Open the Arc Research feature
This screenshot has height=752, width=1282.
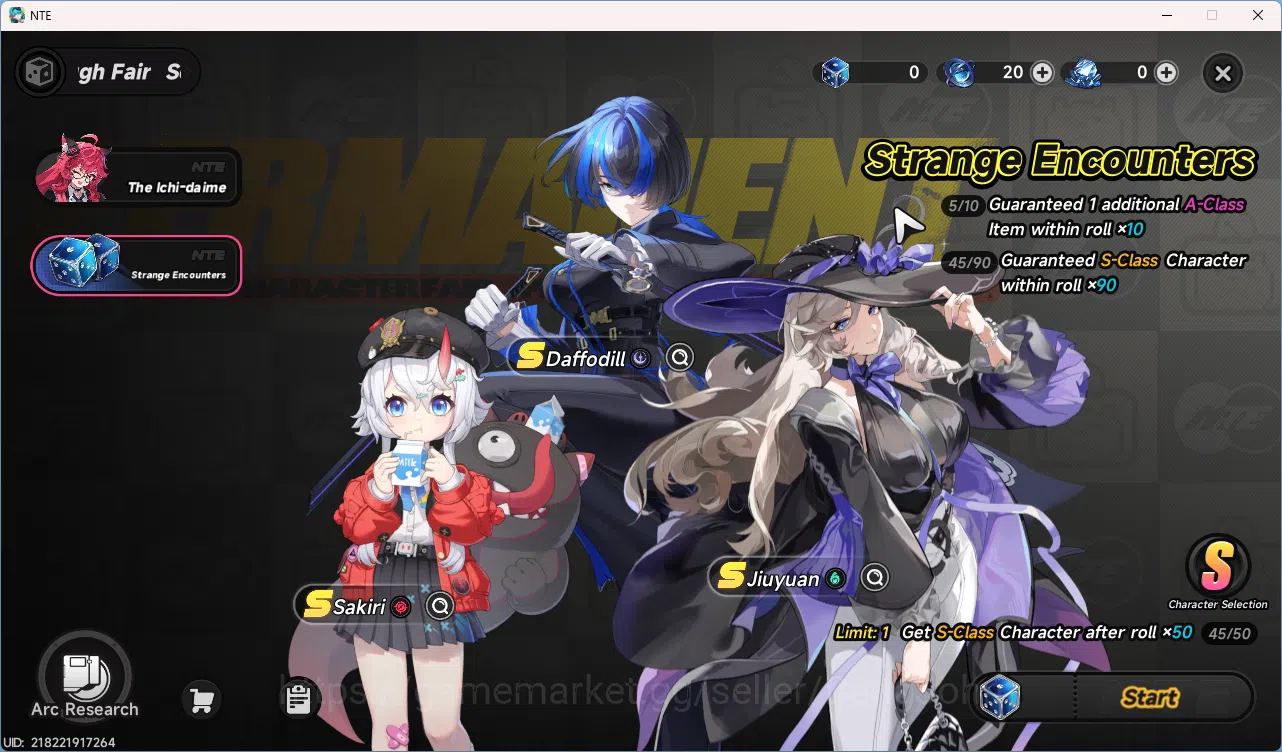click(86, 676)
